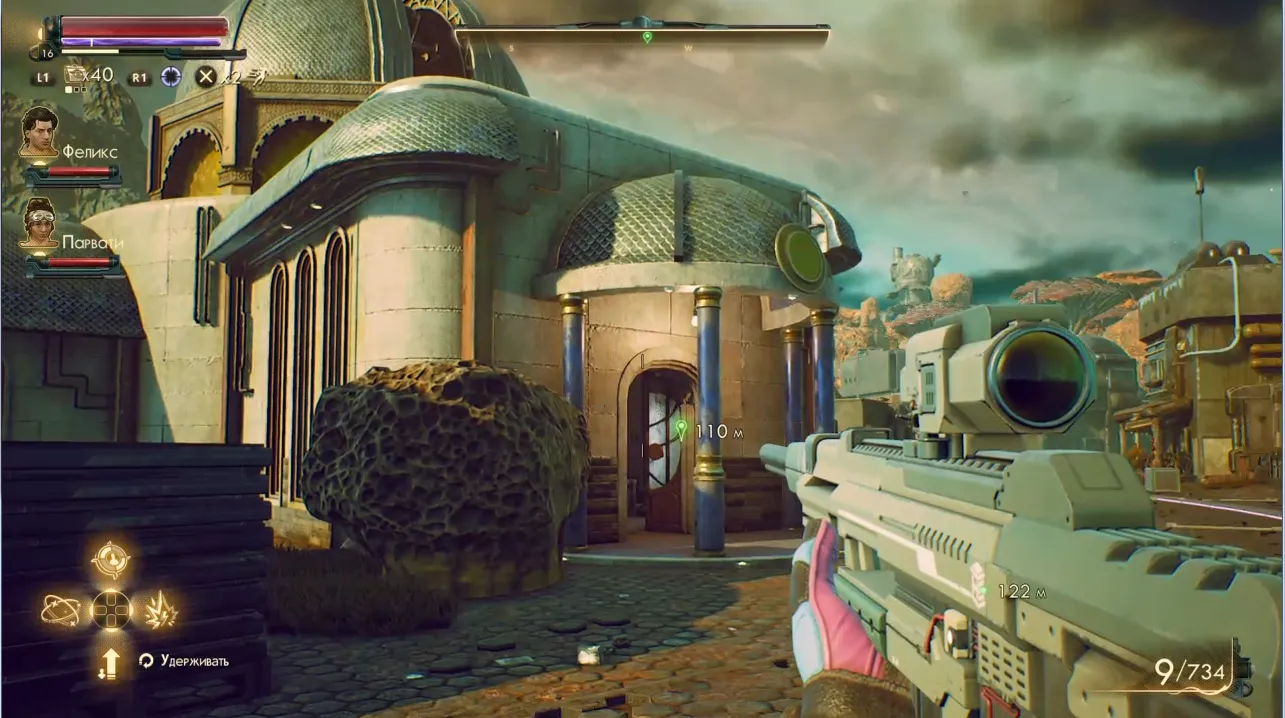Click the green quest marker on compass
Viewport: 1285px width, 718px height.
[647, 37]
